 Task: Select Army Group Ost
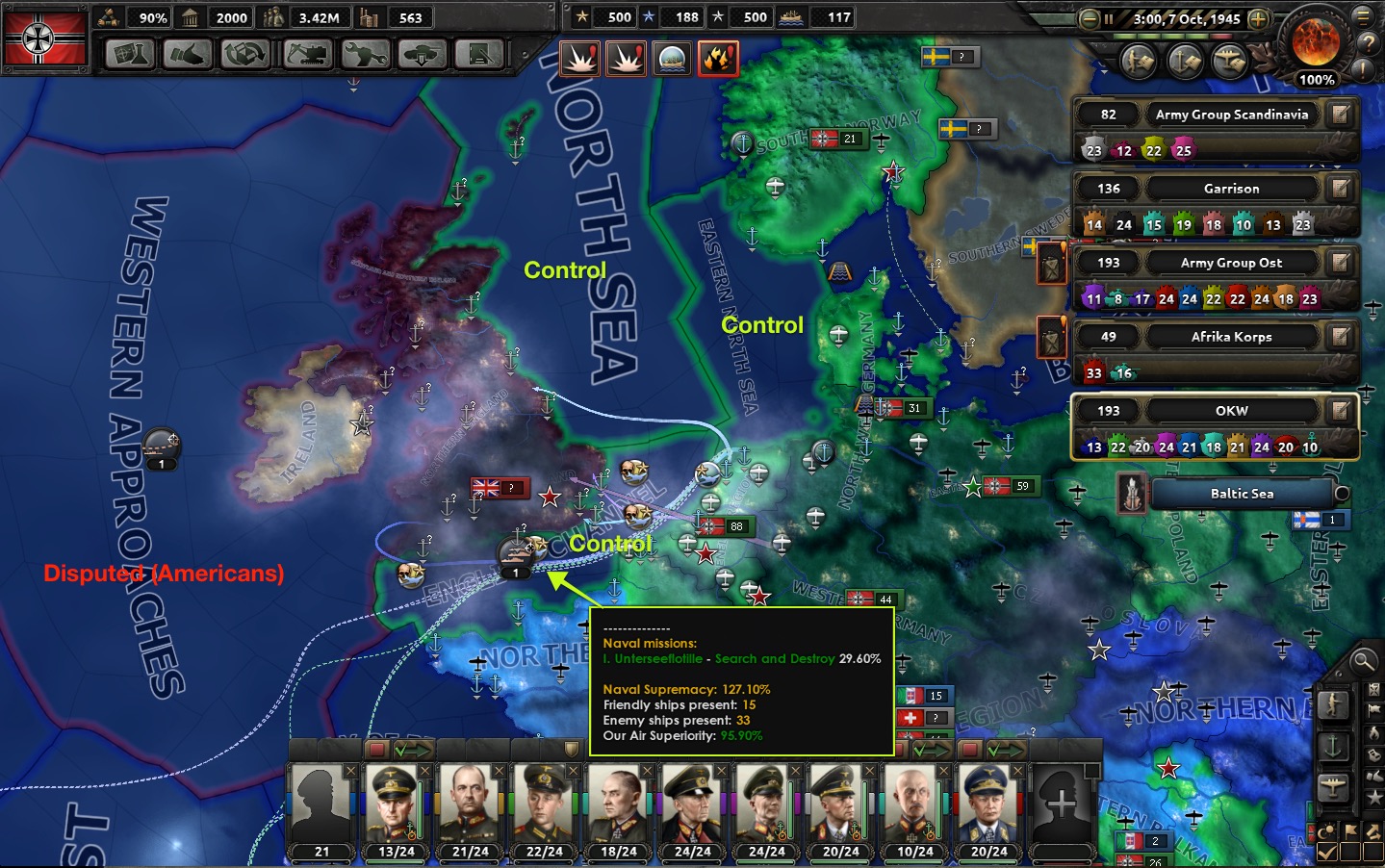point(1231,263)
